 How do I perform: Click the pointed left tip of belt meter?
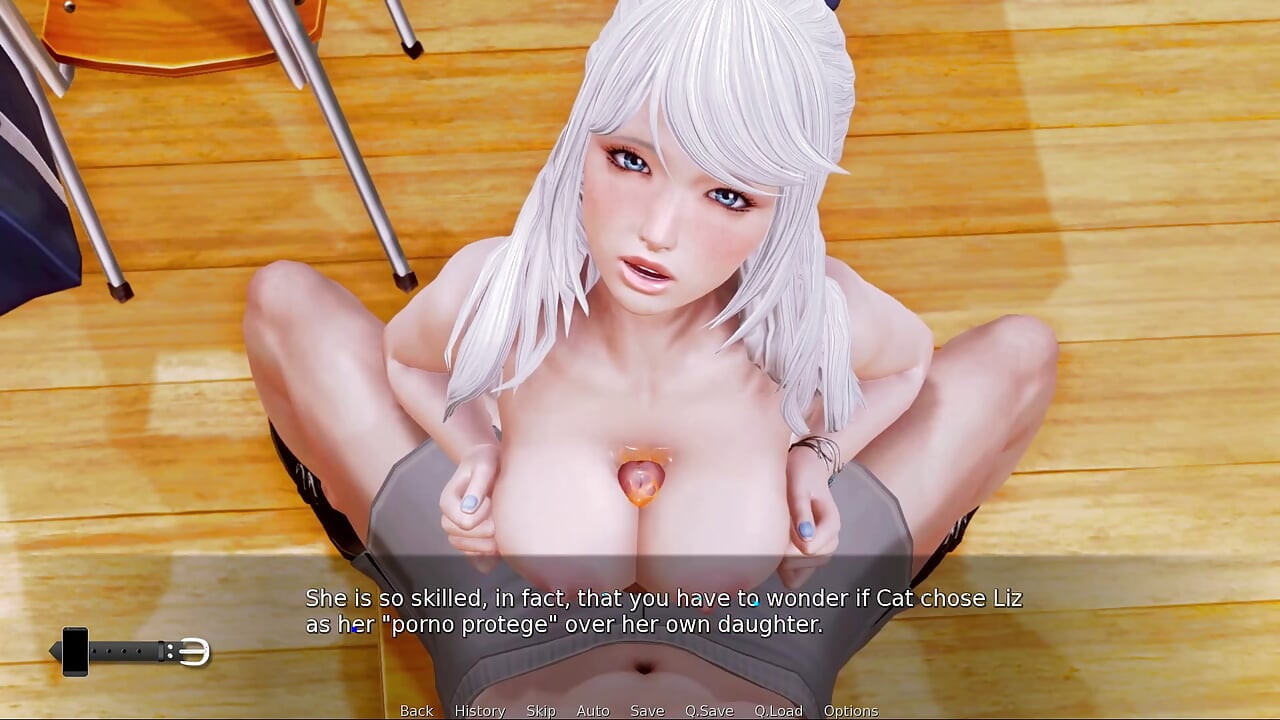click(53, 650)
